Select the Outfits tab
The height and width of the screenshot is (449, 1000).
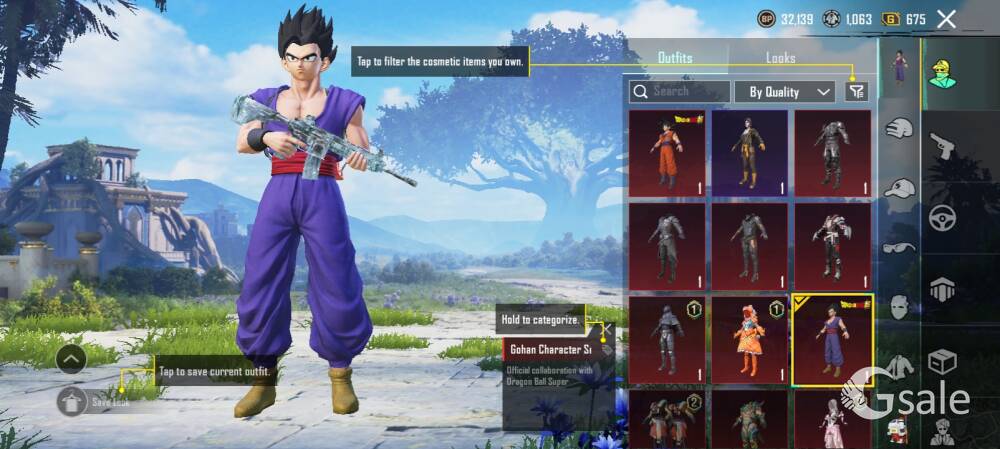click(675, 58)
